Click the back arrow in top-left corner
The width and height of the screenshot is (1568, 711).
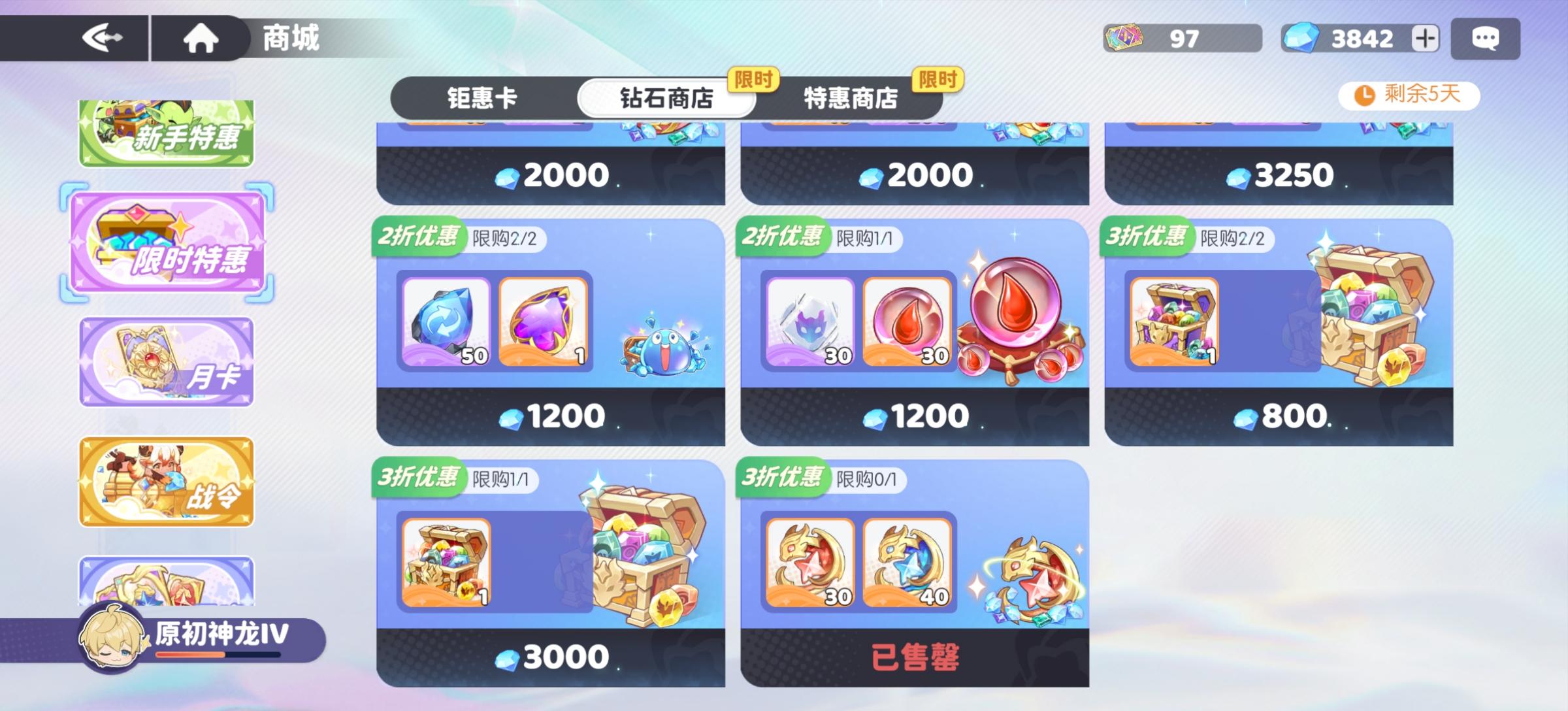(x=105, y=37)
